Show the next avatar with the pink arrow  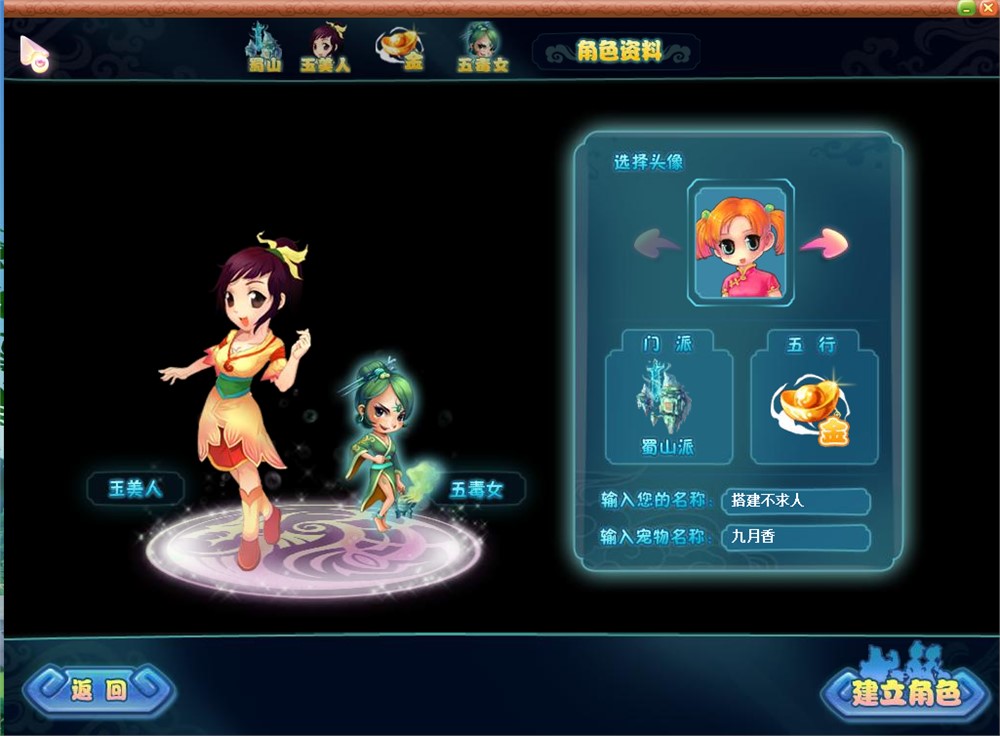823,242
